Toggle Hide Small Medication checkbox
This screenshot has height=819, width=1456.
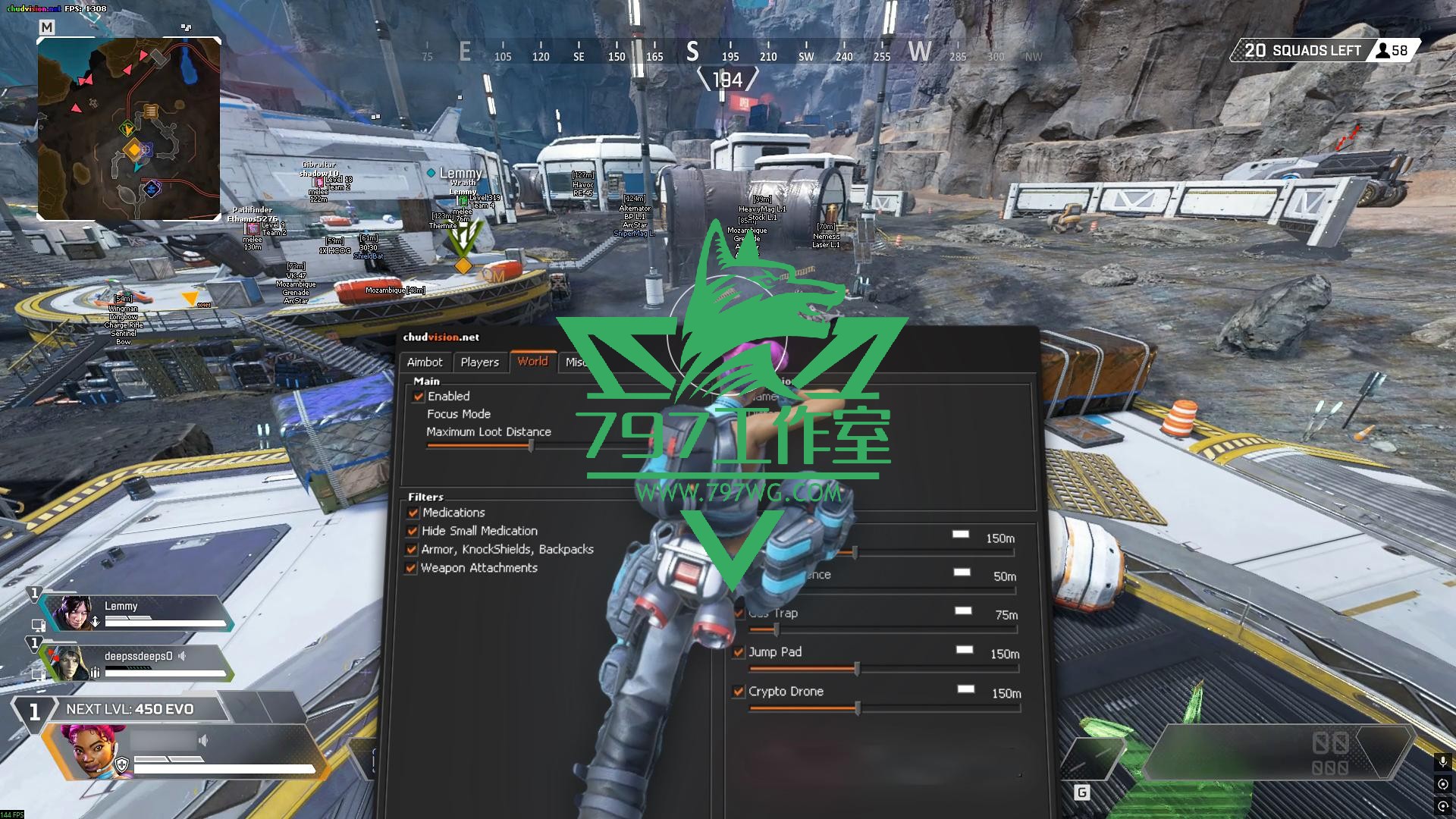coord(413,532)
